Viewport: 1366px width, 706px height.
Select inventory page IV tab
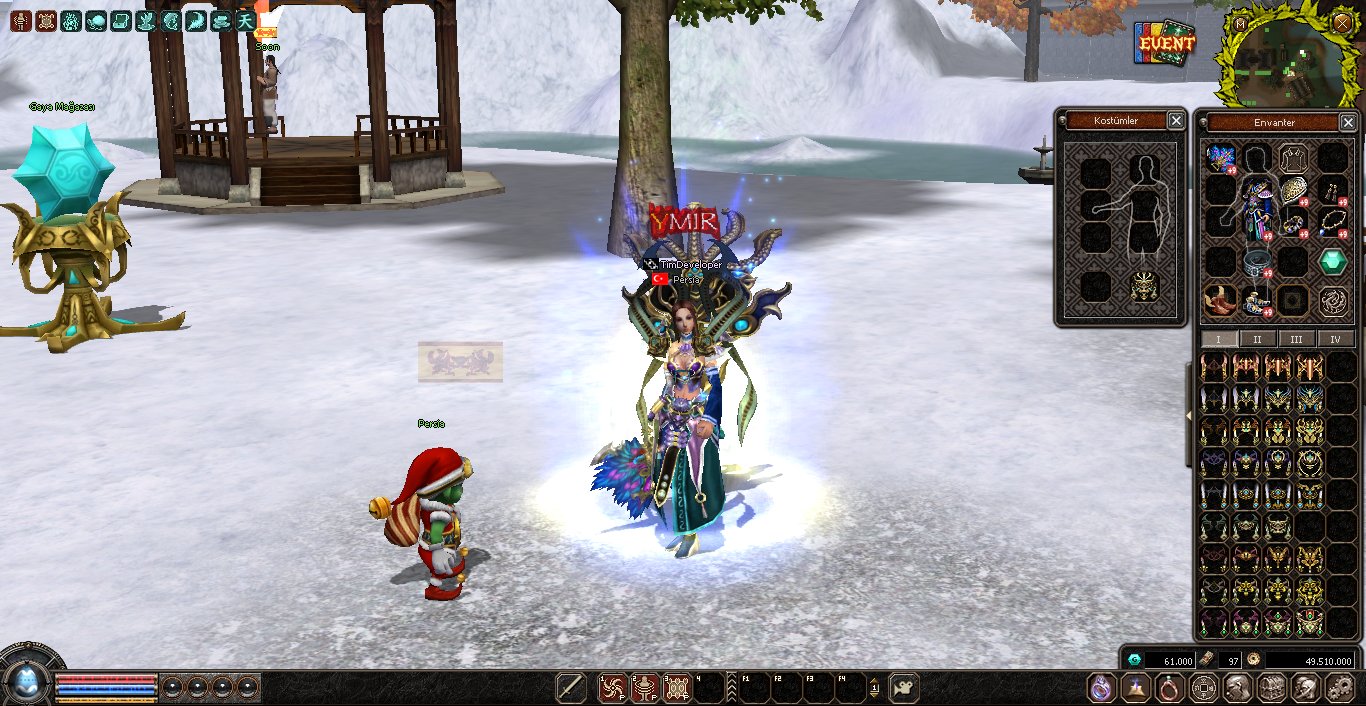1335,339
